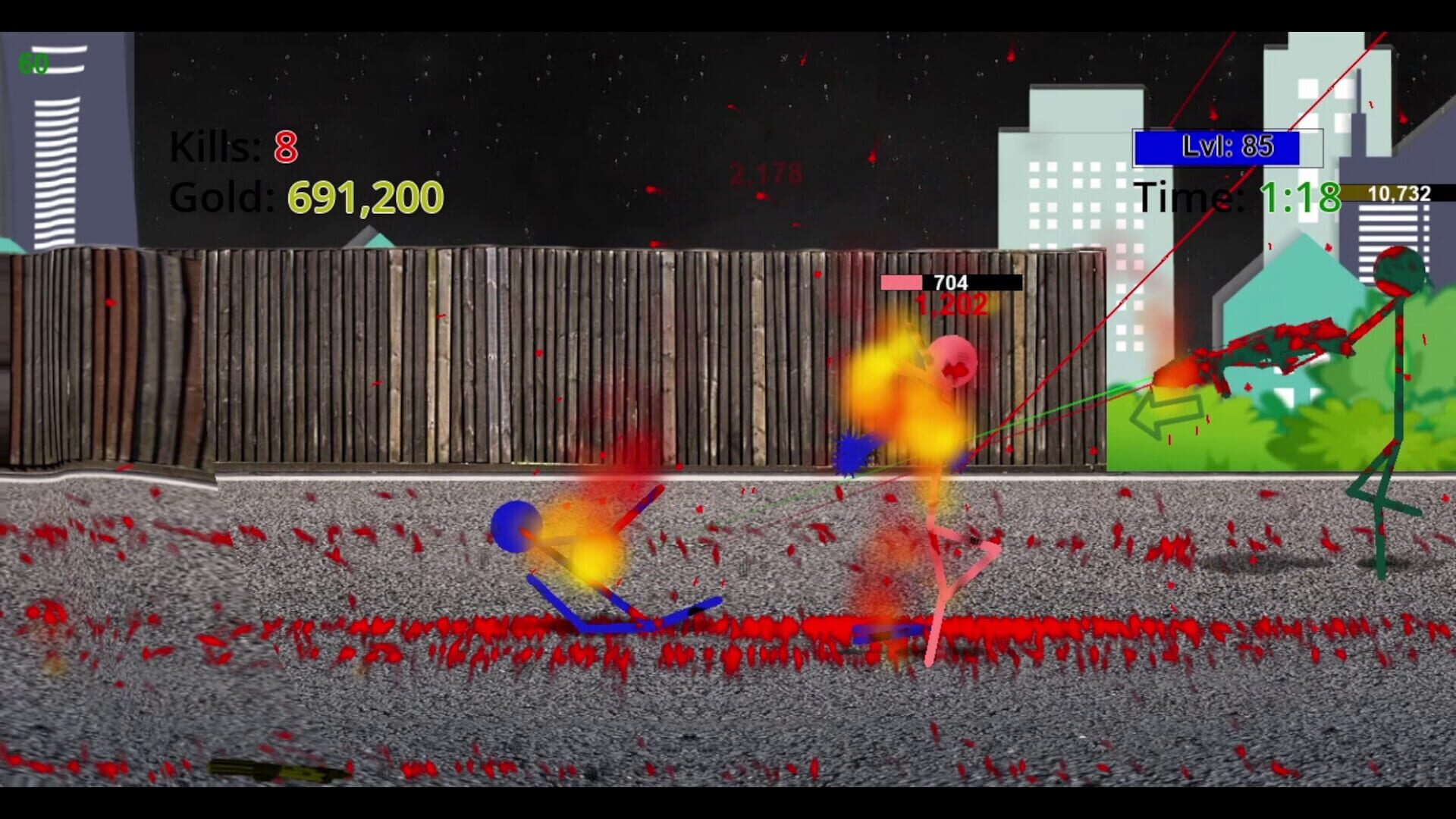Image resolution: width=1456 pixels, height=819 pixels.
Task: Click the blue paint splatter on the fence
Action: point(853,451)
